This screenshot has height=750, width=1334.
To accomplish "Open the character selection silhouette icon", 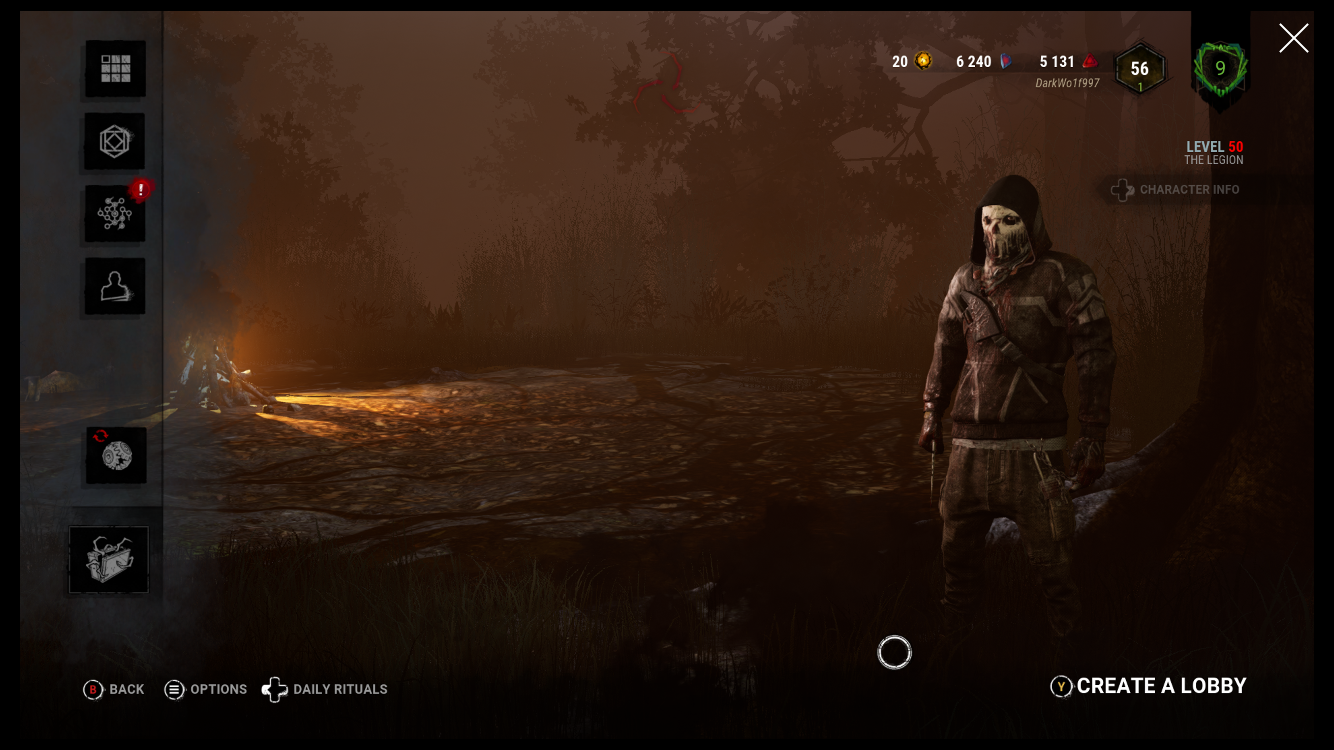I will pyautogui.click(x=115, y=287).
